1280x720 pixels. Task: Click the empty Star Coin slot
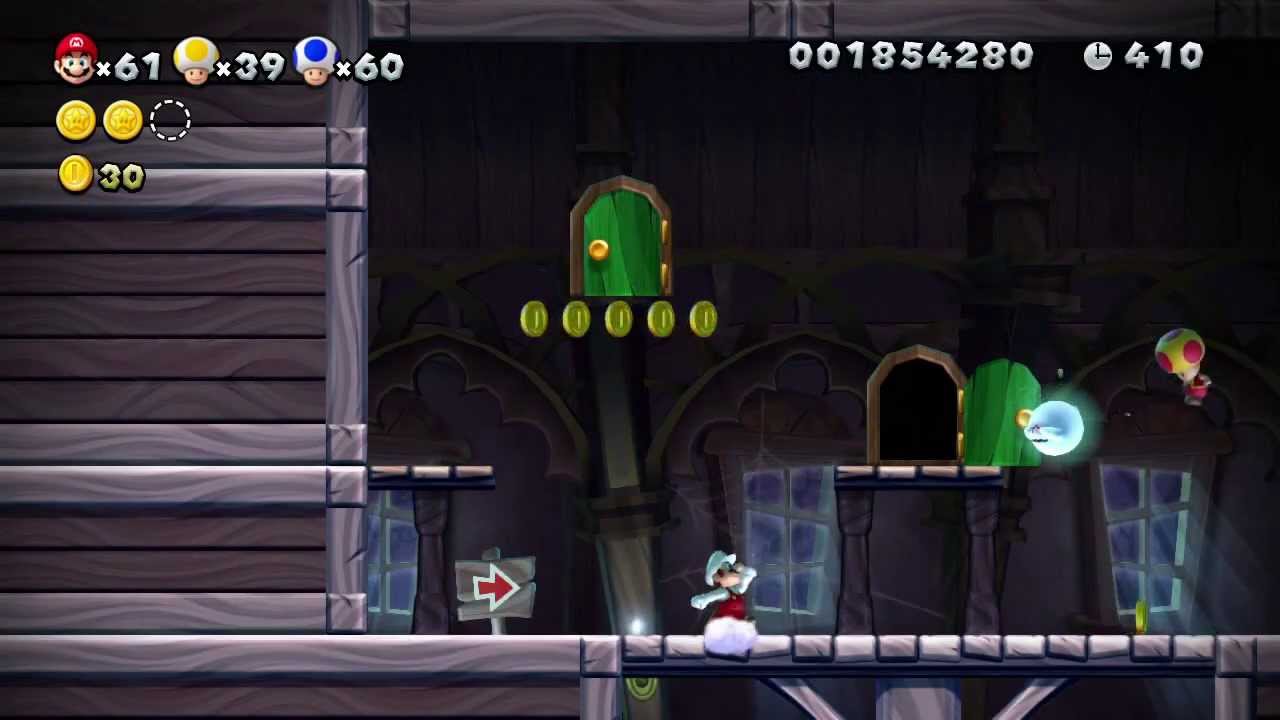coord(170,120)
